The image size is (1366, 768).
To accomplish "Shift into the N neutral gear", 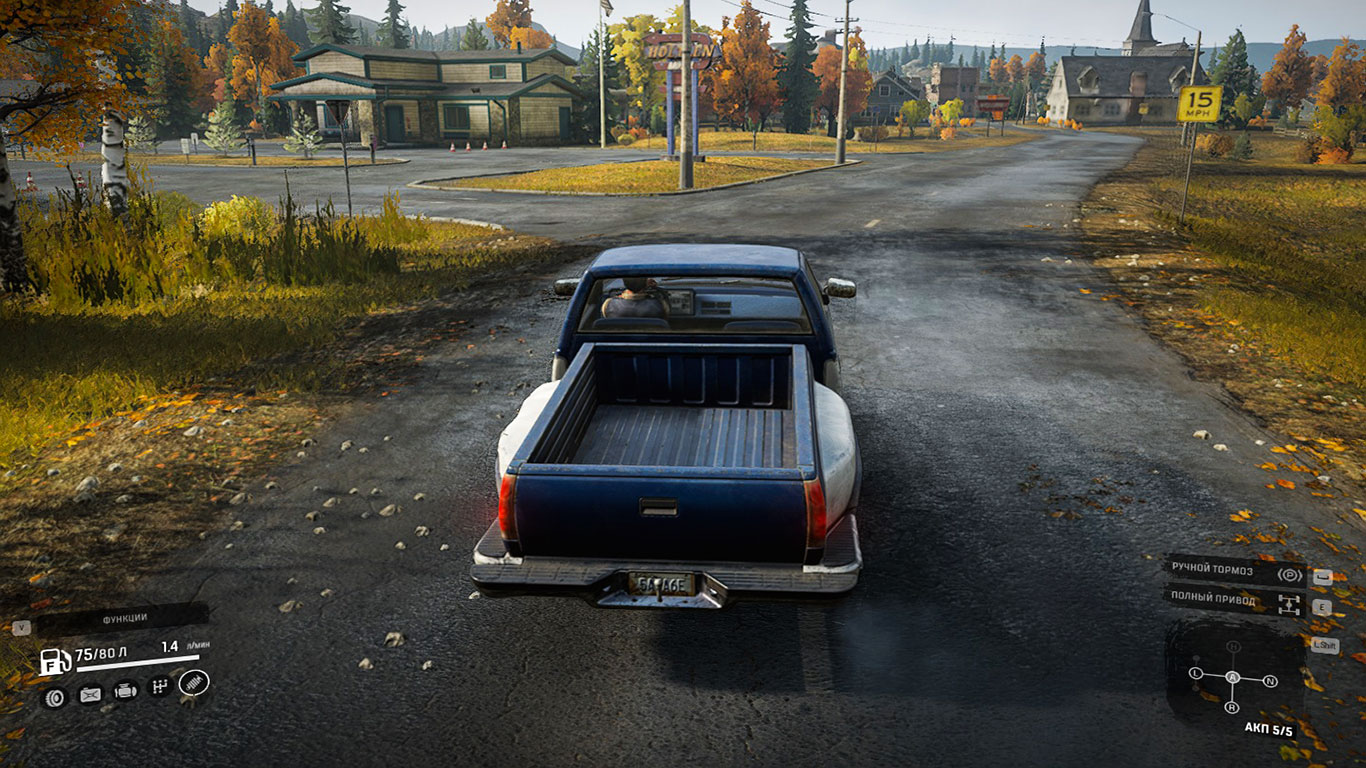I will pos(1270,681).
